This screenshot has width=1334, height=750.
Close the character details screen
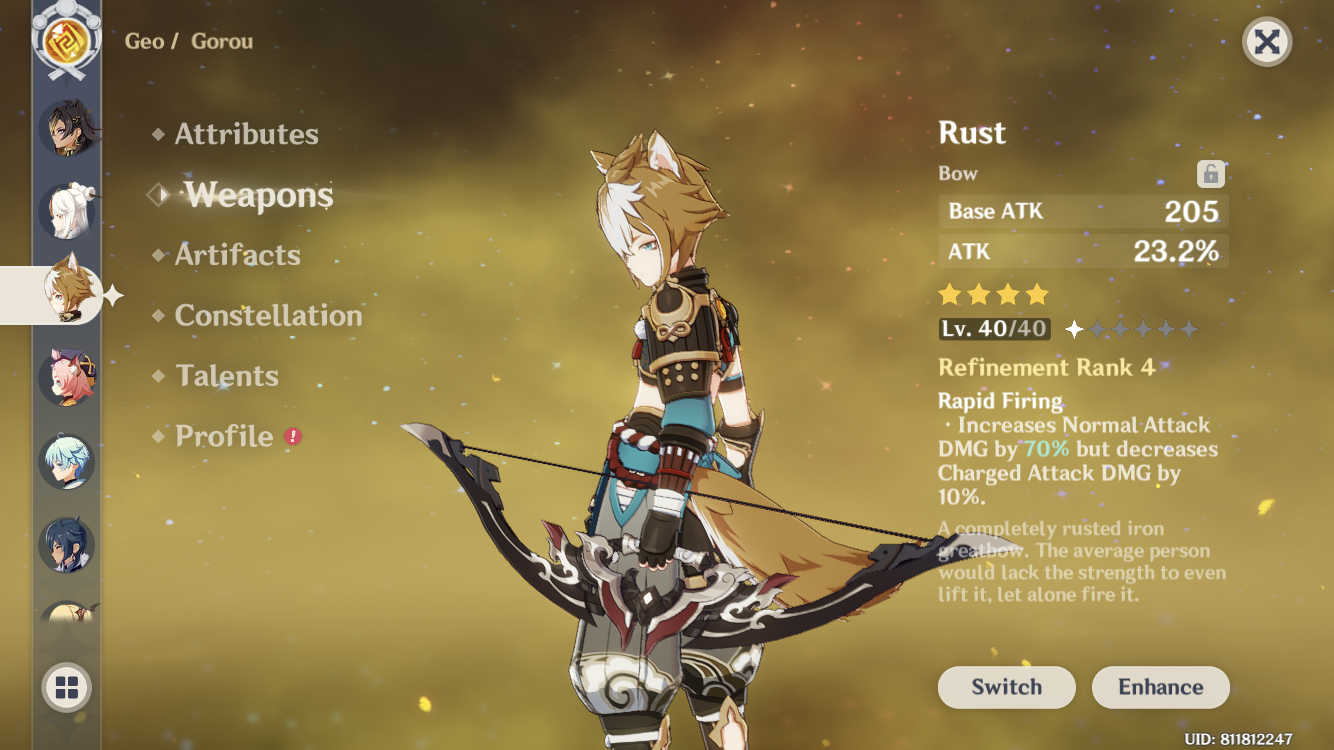click(1268, 40)
